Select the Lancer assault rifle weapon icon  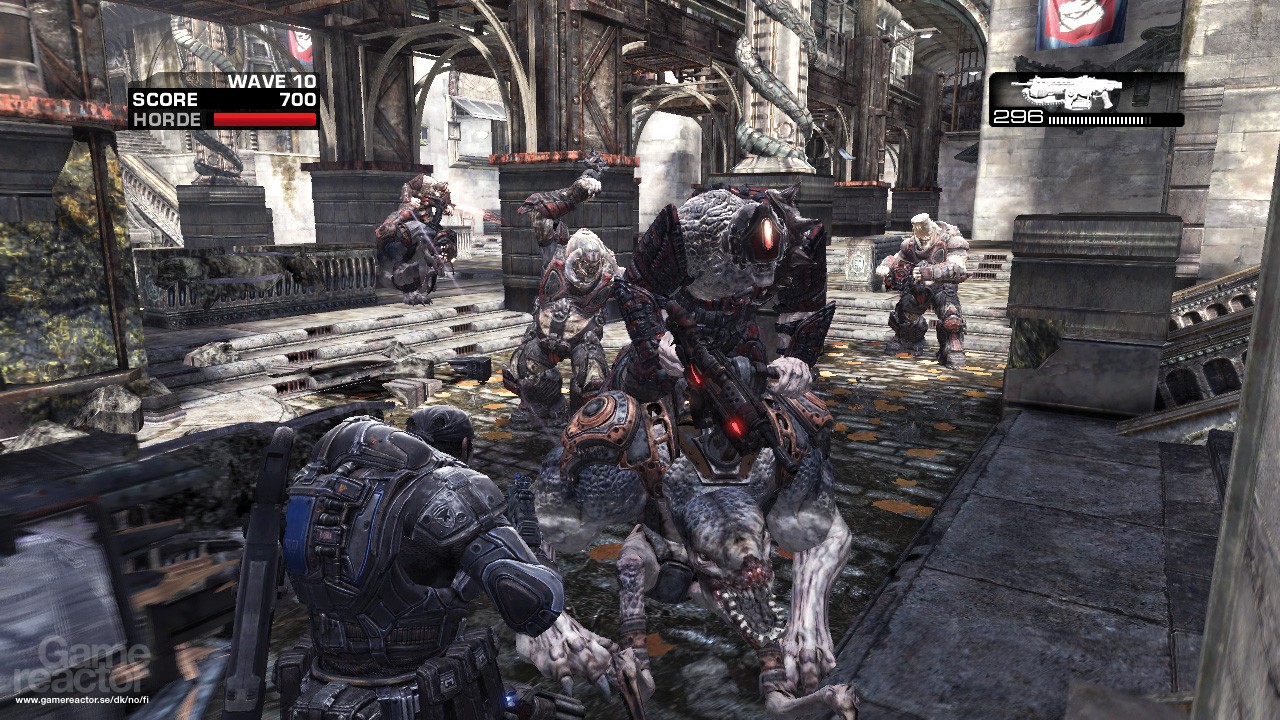(1074, 92)
